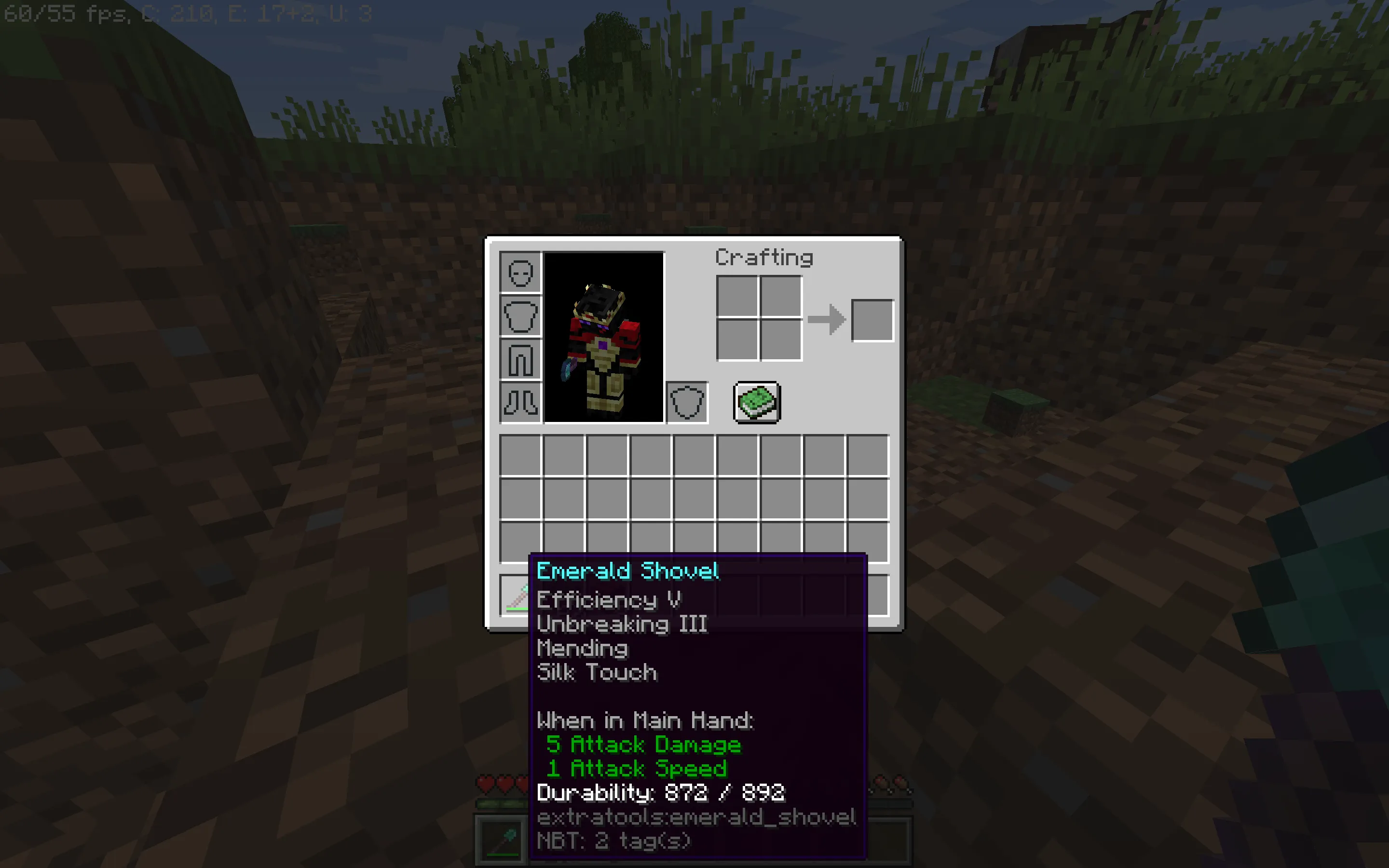The image size is (1389, 868).
Task: Click the shovel's green durability bar
Action: [517, 609]
